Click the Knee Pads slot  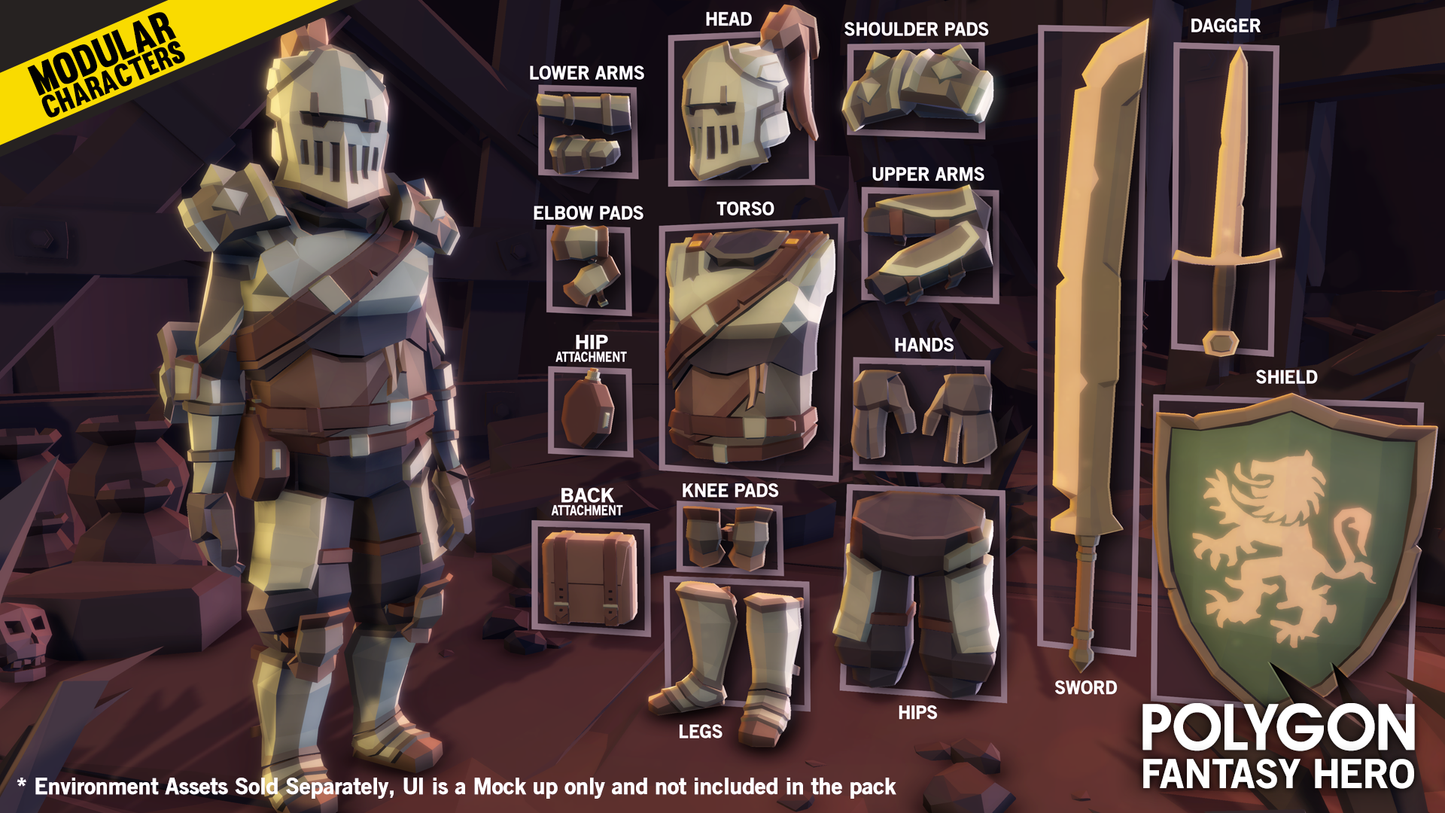[x=729, y=537]
